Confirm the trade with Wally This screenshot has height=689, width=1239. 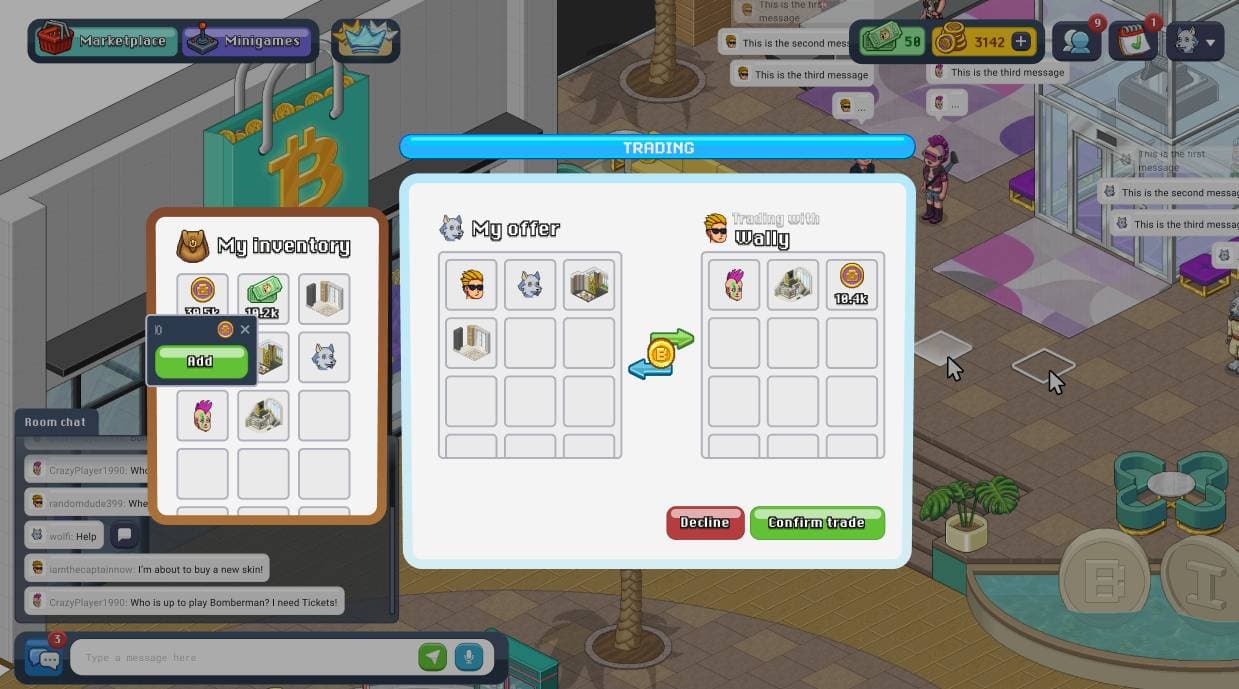816,522
